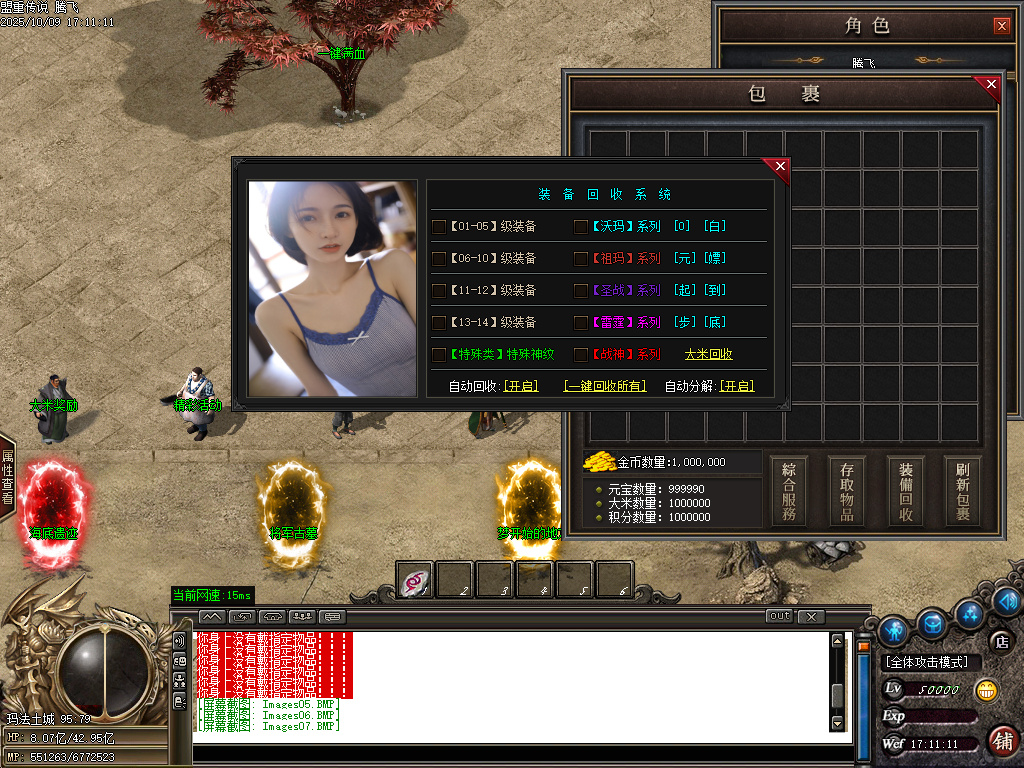This screenshot has width=1024, height=768.
Task: Select the green 【特殊类】特殊神纹 checkbox
Action: [x=439, y=355]
